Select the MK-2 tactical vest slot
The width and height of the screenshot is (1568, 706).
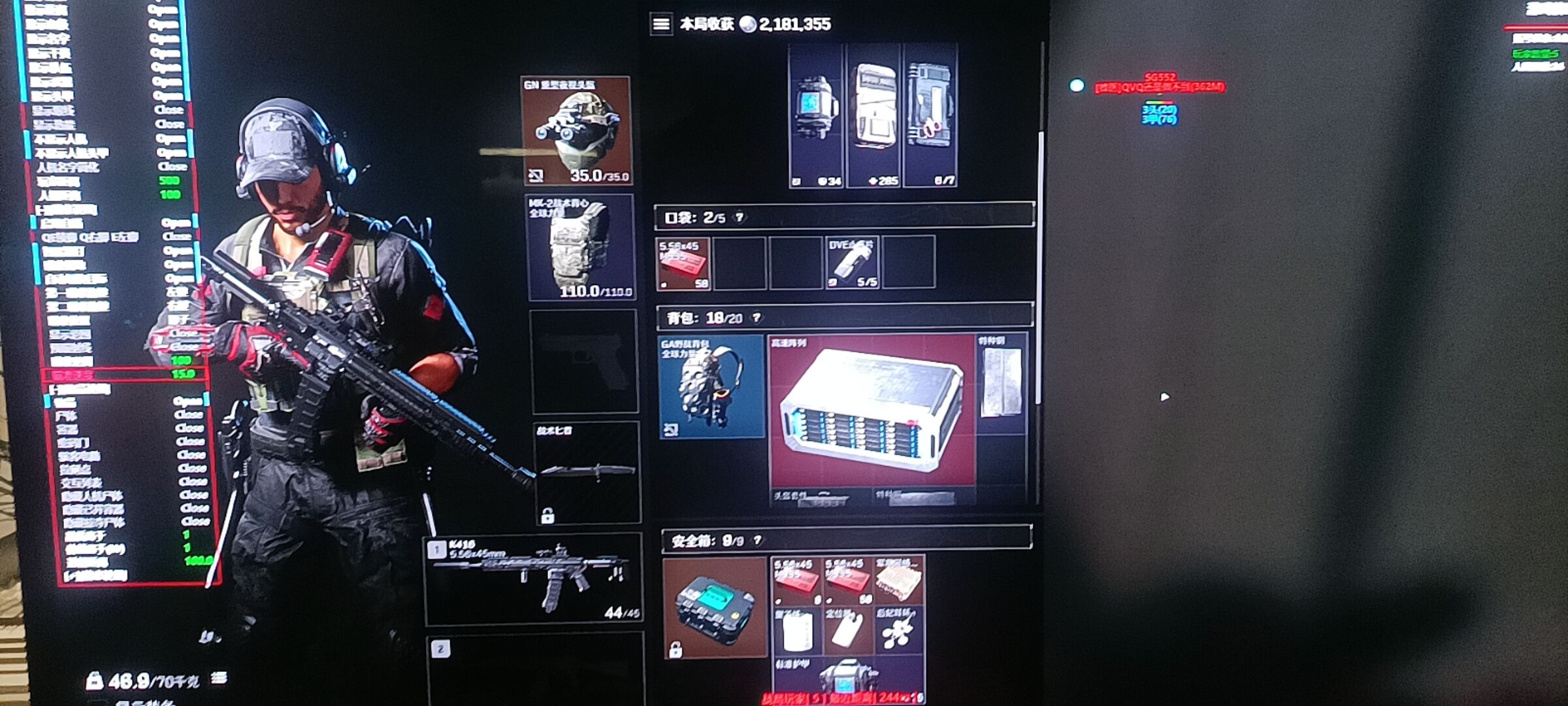pyautogui.click(x=580, y=247)
